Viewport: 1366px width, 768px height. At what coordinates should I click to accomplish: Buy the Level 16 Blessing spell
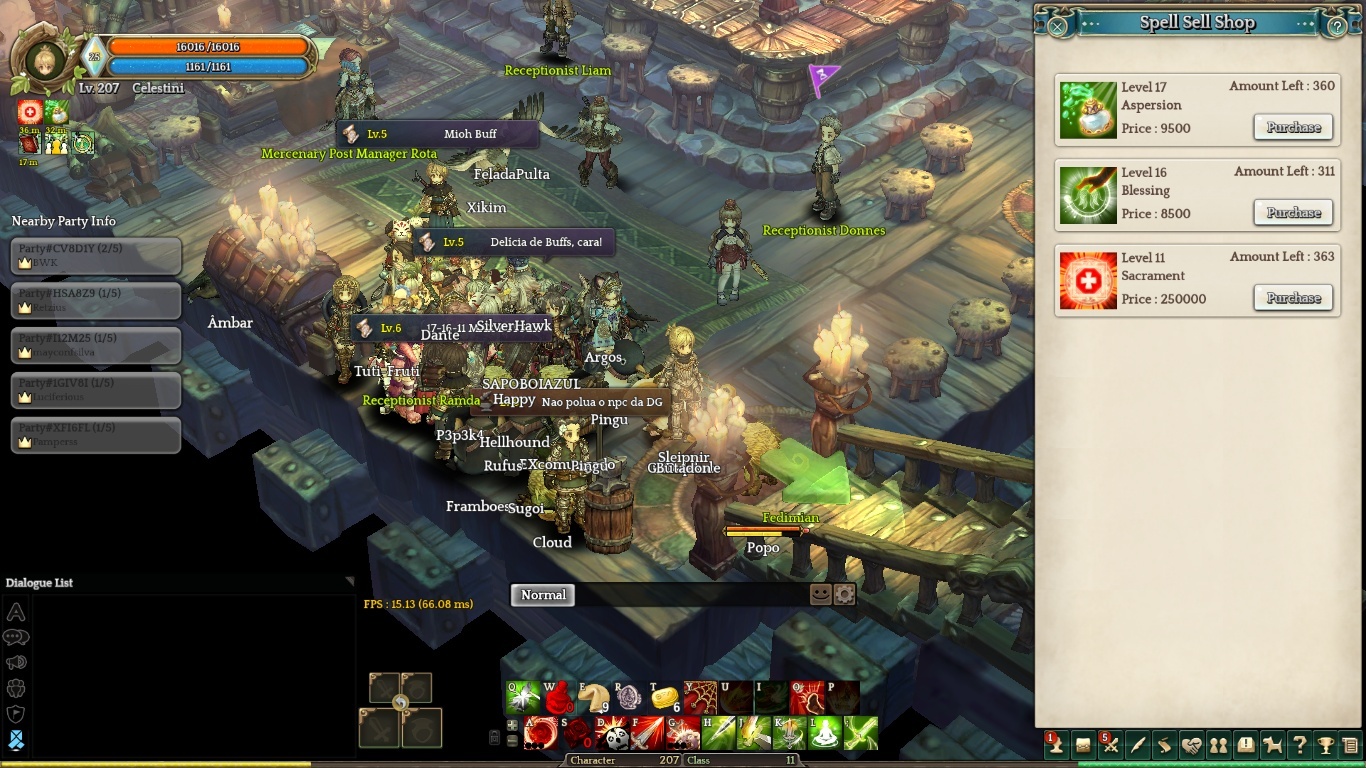1294,212
